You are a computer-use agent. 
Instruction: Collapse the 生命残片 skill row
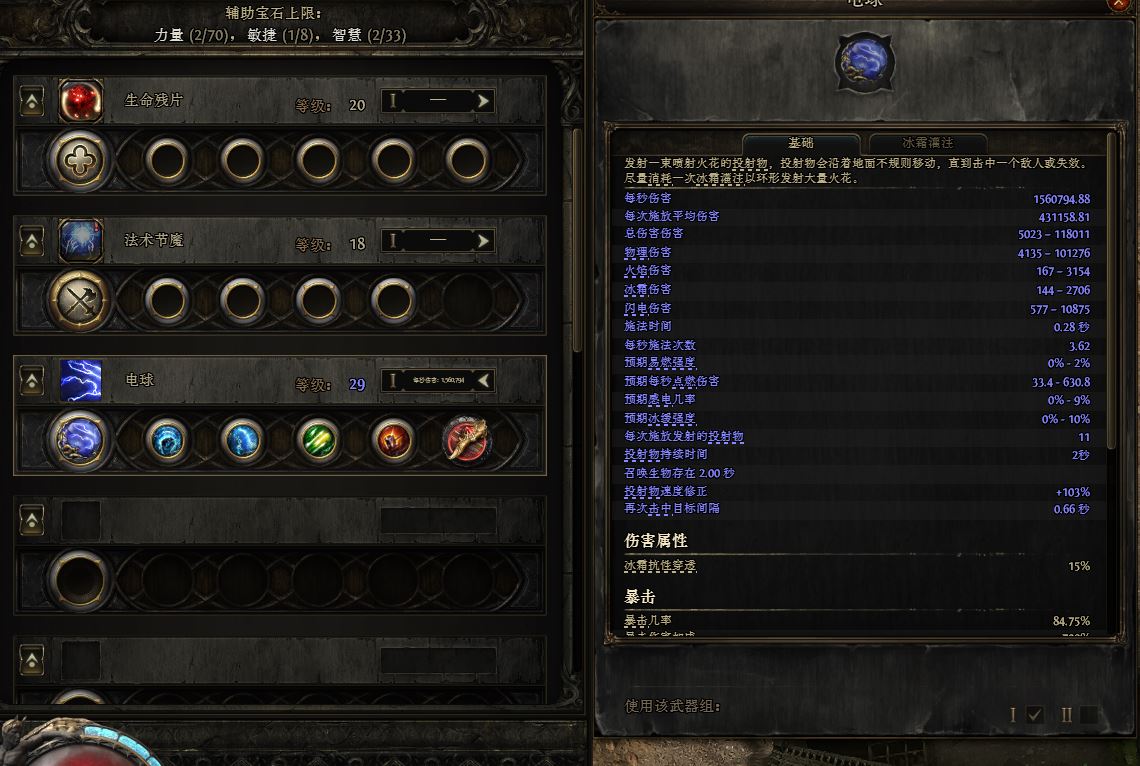pyautogui.click(x=33, y=101)
